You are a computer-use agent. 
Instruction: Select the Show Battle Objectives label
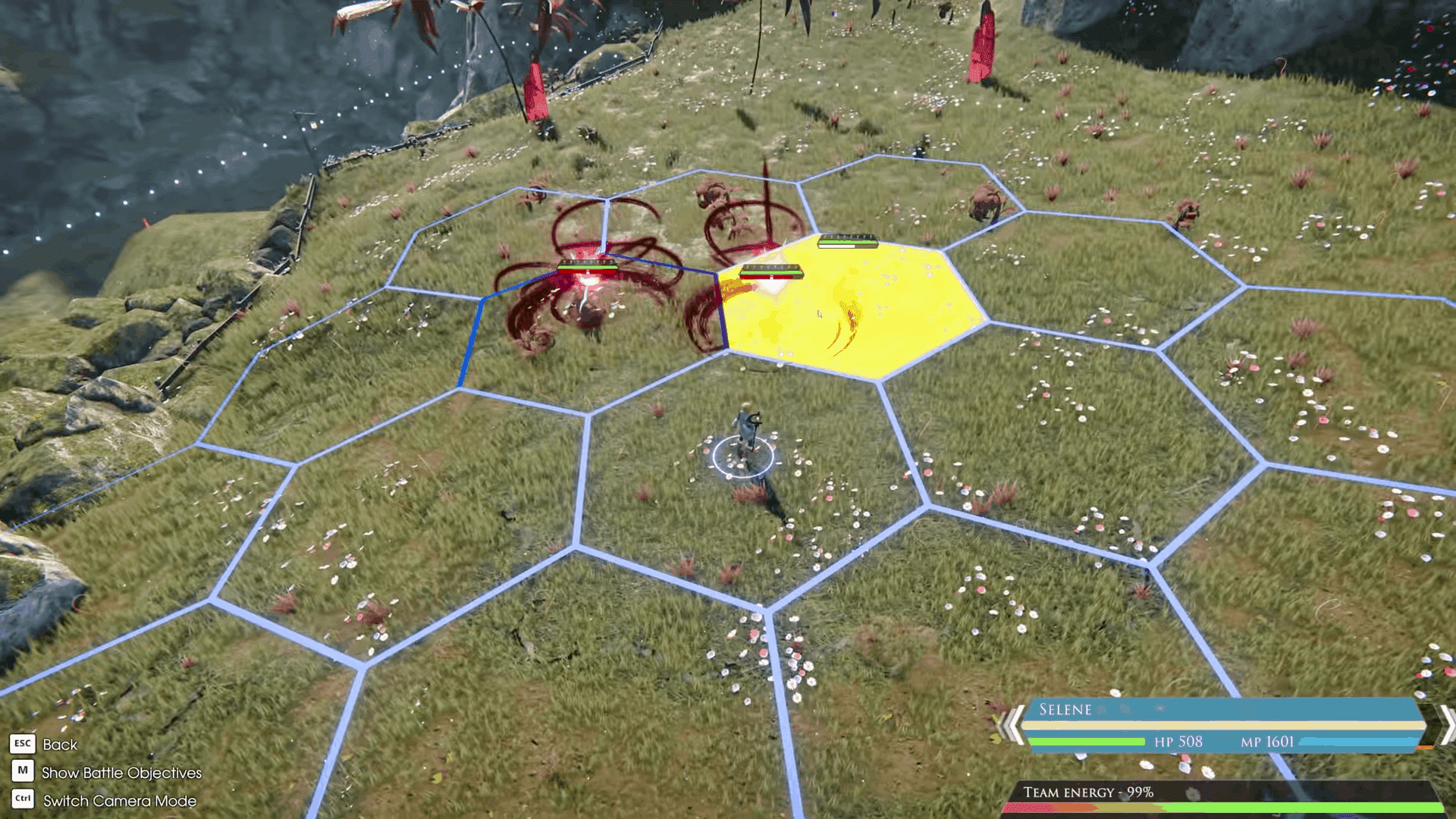123,773
